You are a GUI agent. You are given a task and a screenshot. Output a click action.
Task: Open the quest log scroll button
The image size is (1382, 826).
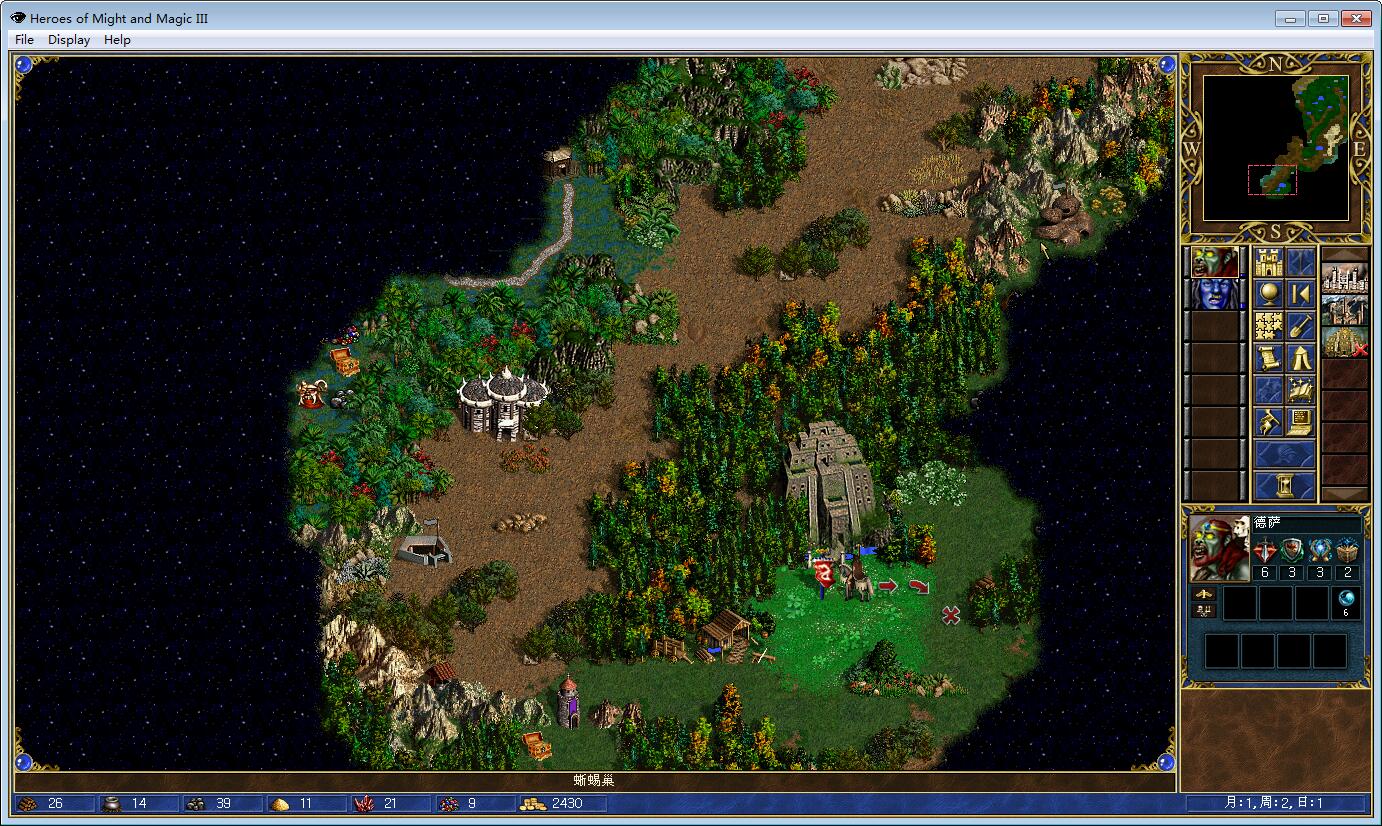pos(1268,359)
